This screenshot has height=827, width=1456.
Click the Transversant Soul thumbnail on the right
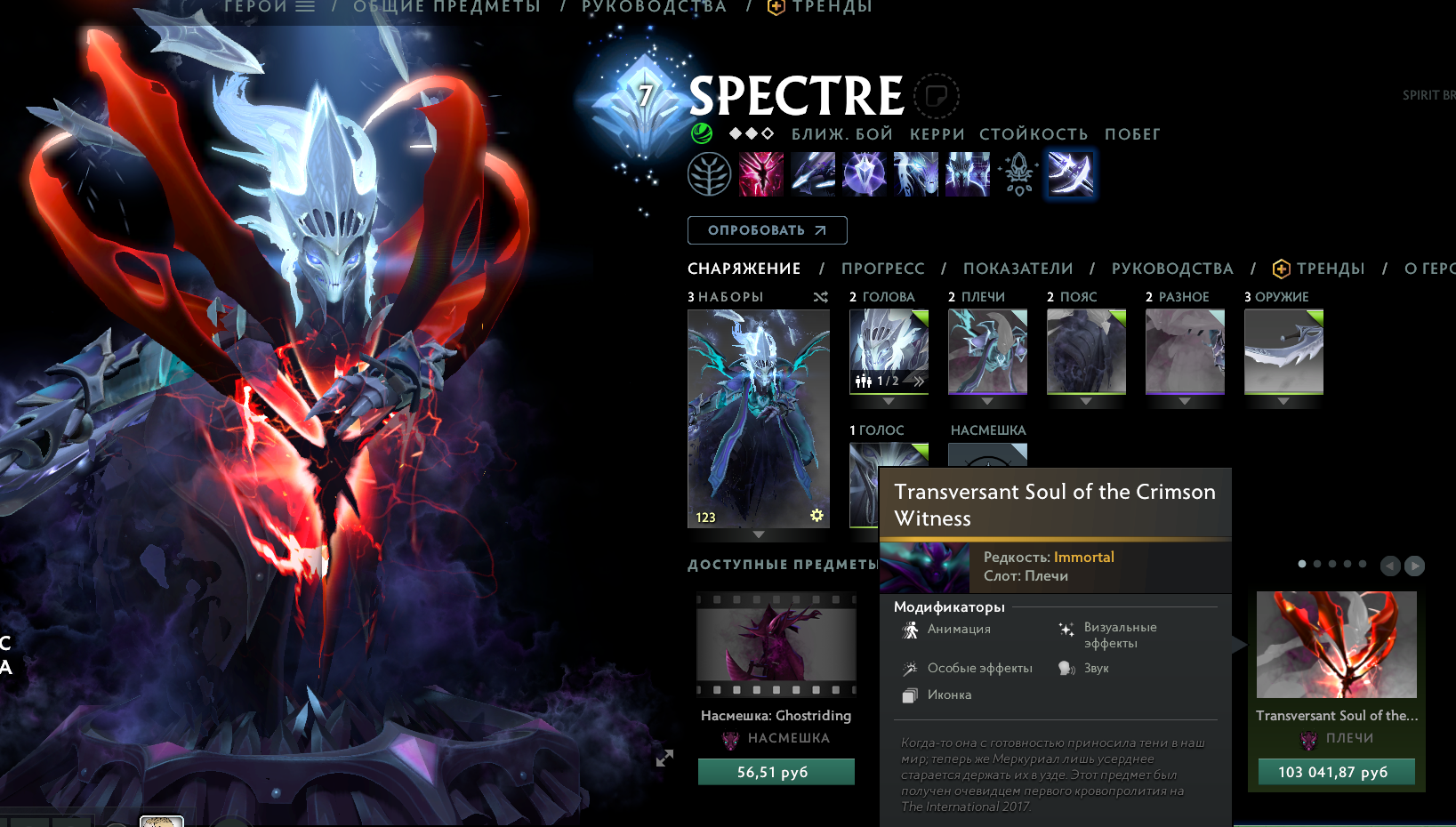1335,646
